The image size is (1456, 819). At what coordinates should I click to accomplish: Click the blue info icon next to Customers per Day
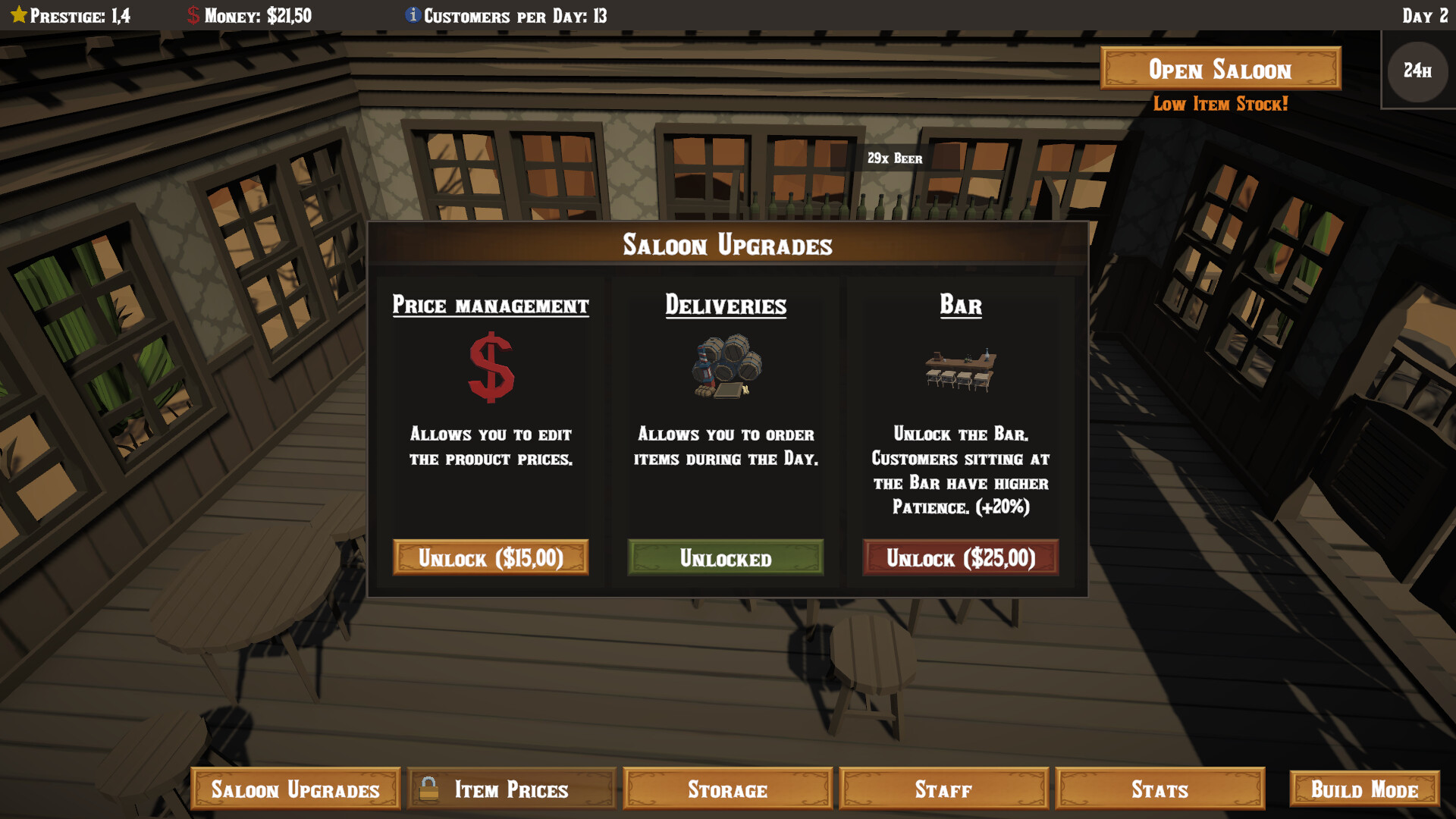pos(413,14)
